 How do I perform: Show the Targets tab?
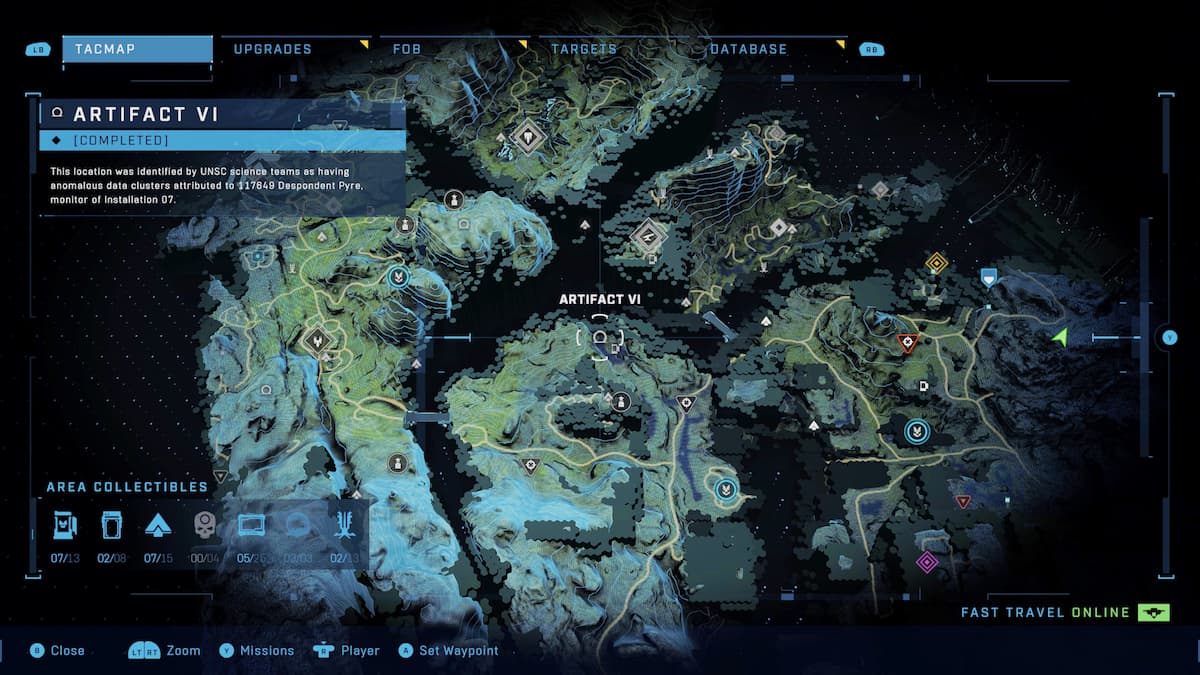(x=584, y=49)
